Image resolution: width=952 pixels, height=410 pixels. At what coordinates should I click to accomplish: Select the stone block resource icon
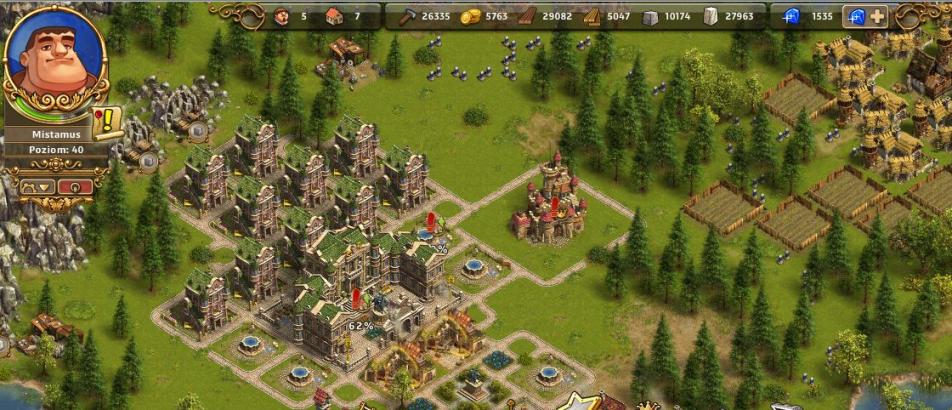click(650, 16)
